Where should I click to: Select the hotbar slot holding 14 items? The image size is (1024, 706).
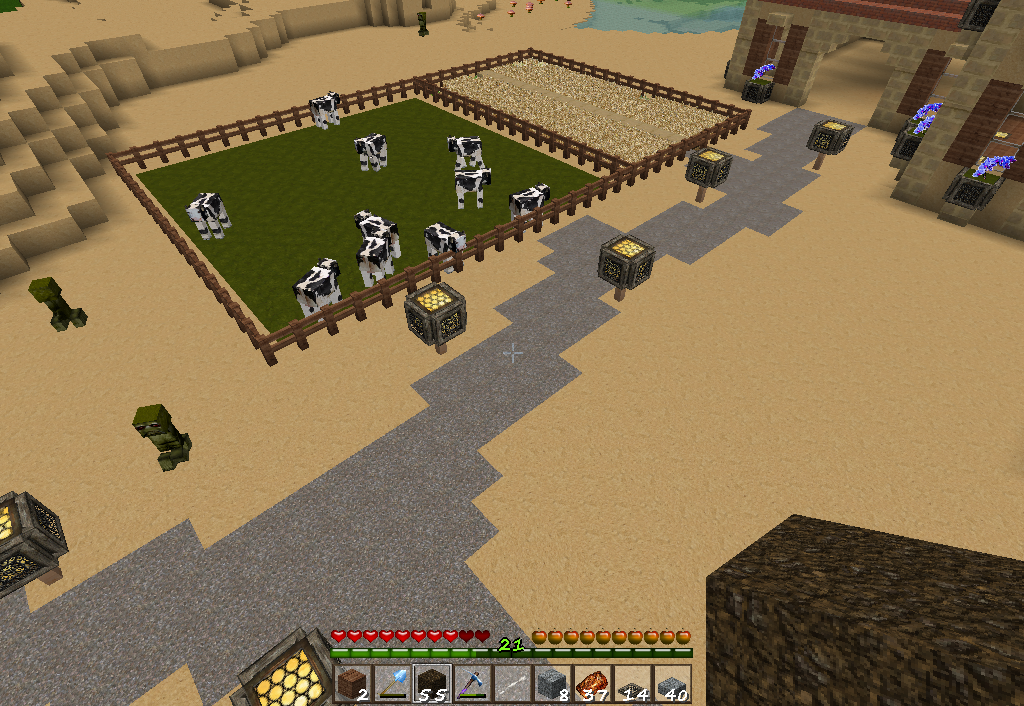632,685
